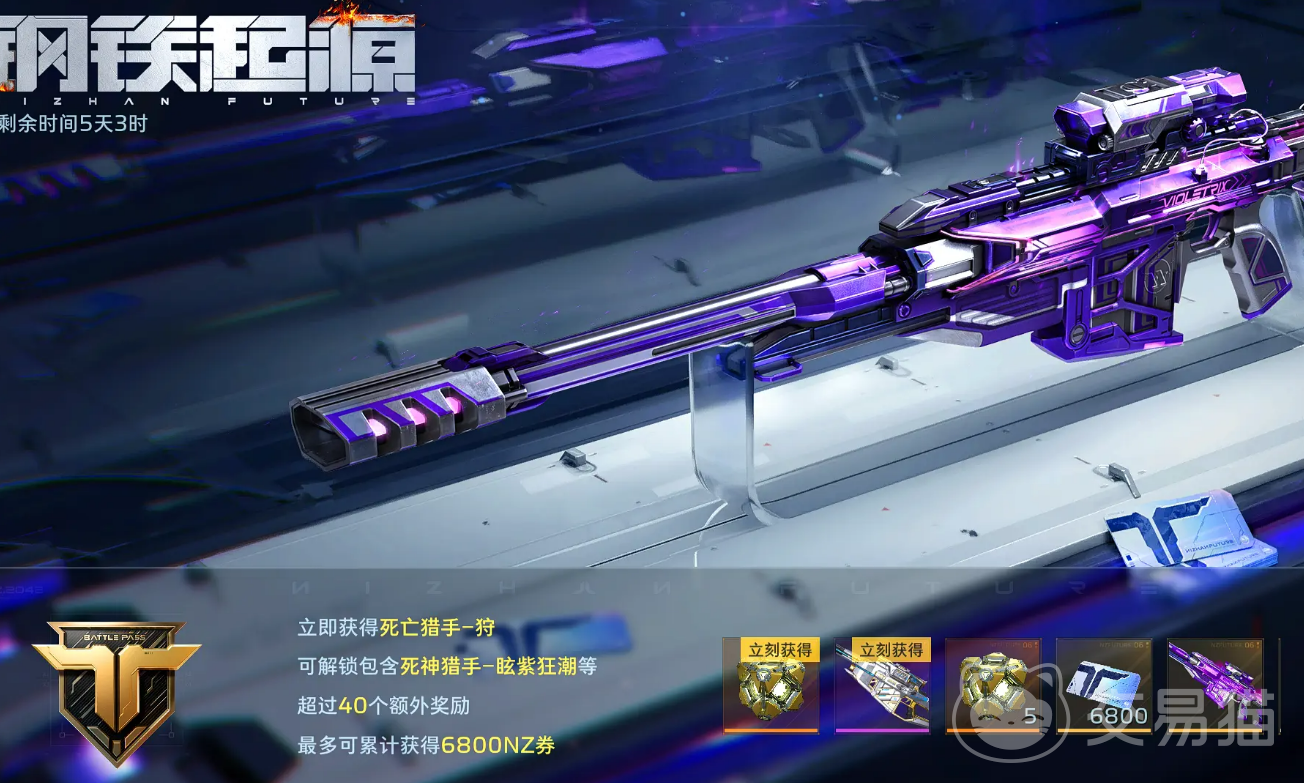Select the purple sniper rifle reward thumbnail
The height and width of the screenshot is (783, 1304).
(1214, 685)
